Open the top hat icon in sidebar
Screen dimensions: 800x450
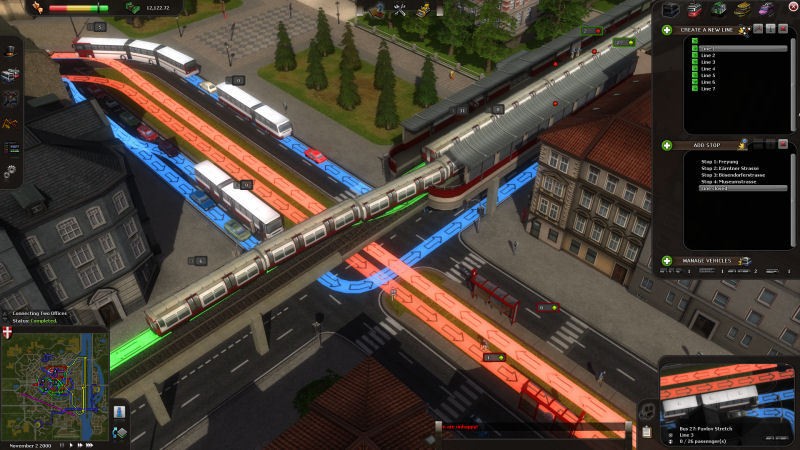coord(10,52)
